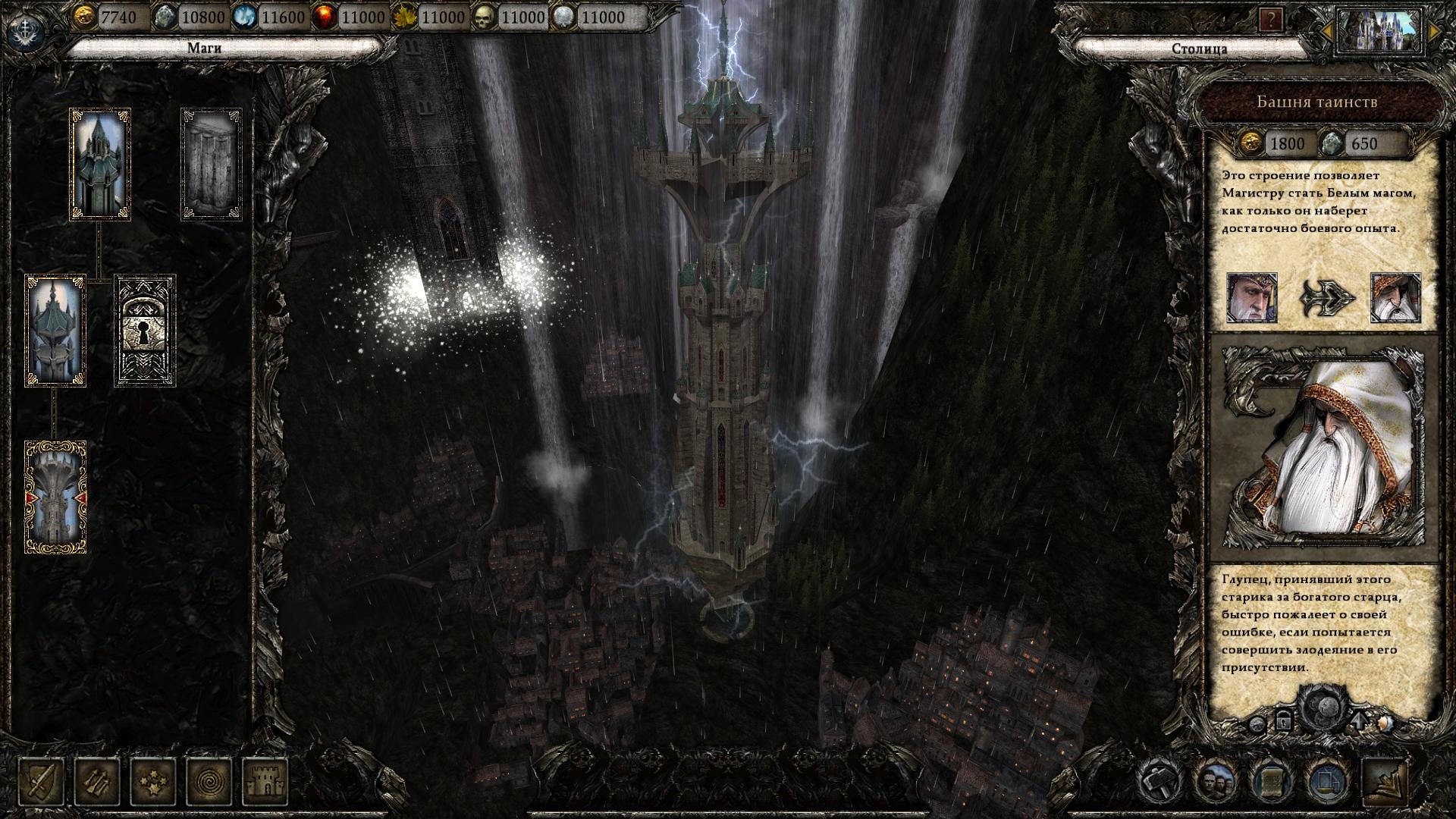Open the scroll spellbook icon
Screen dimensions: 1456x819
coord(1272,783)
